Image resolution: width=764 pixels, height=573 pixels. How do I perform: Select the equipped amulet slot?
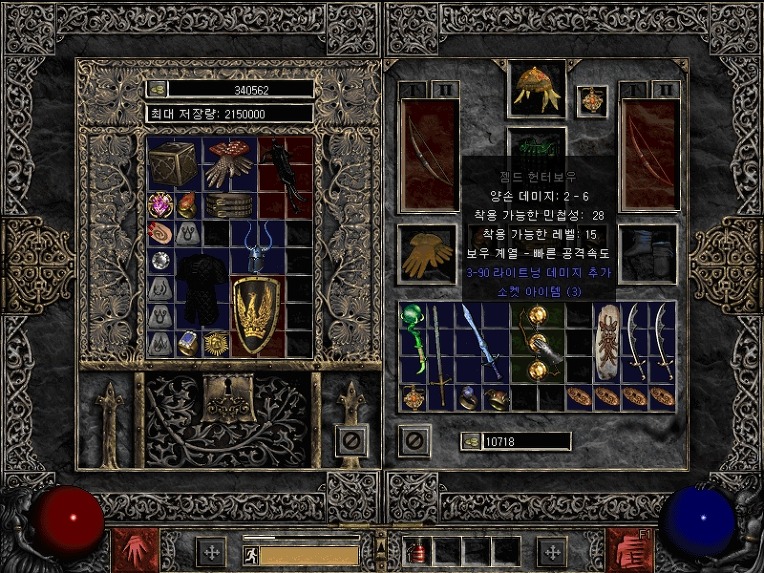tap(592, 100)
